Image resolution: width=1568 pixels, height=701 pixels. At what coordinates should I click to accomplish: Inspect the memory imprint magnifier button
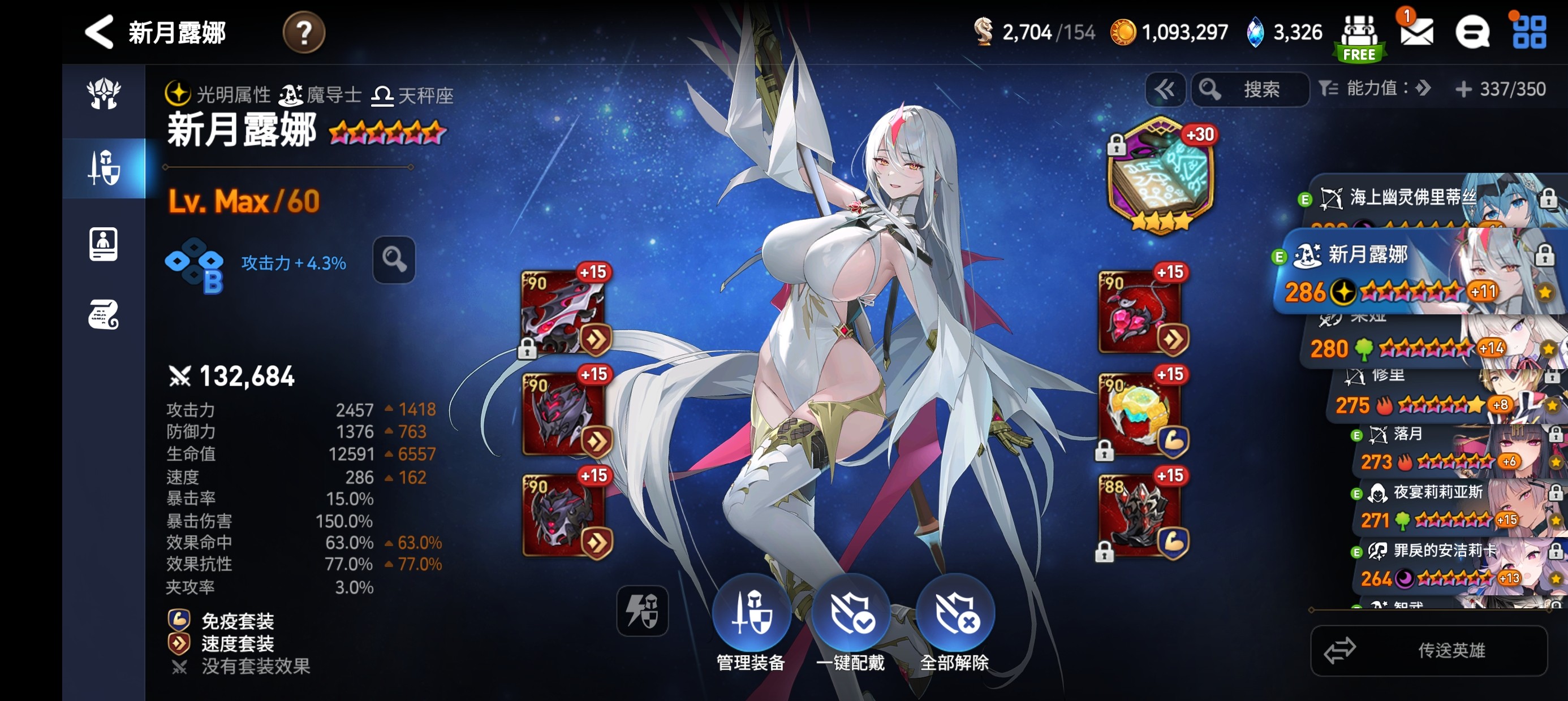tap(394, 260)
